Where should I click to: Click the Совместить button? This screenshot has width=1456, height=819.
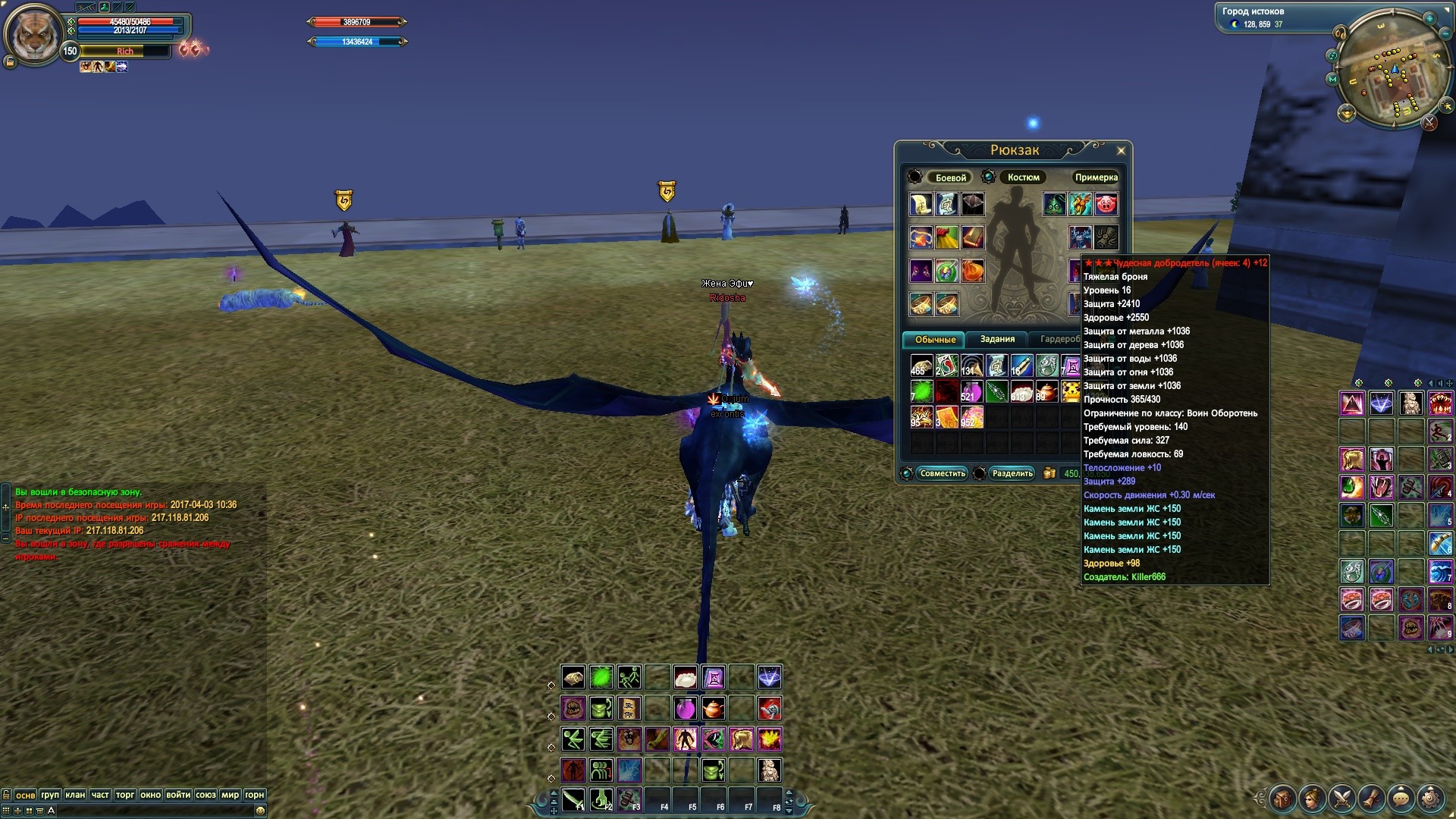pos(942,474)
